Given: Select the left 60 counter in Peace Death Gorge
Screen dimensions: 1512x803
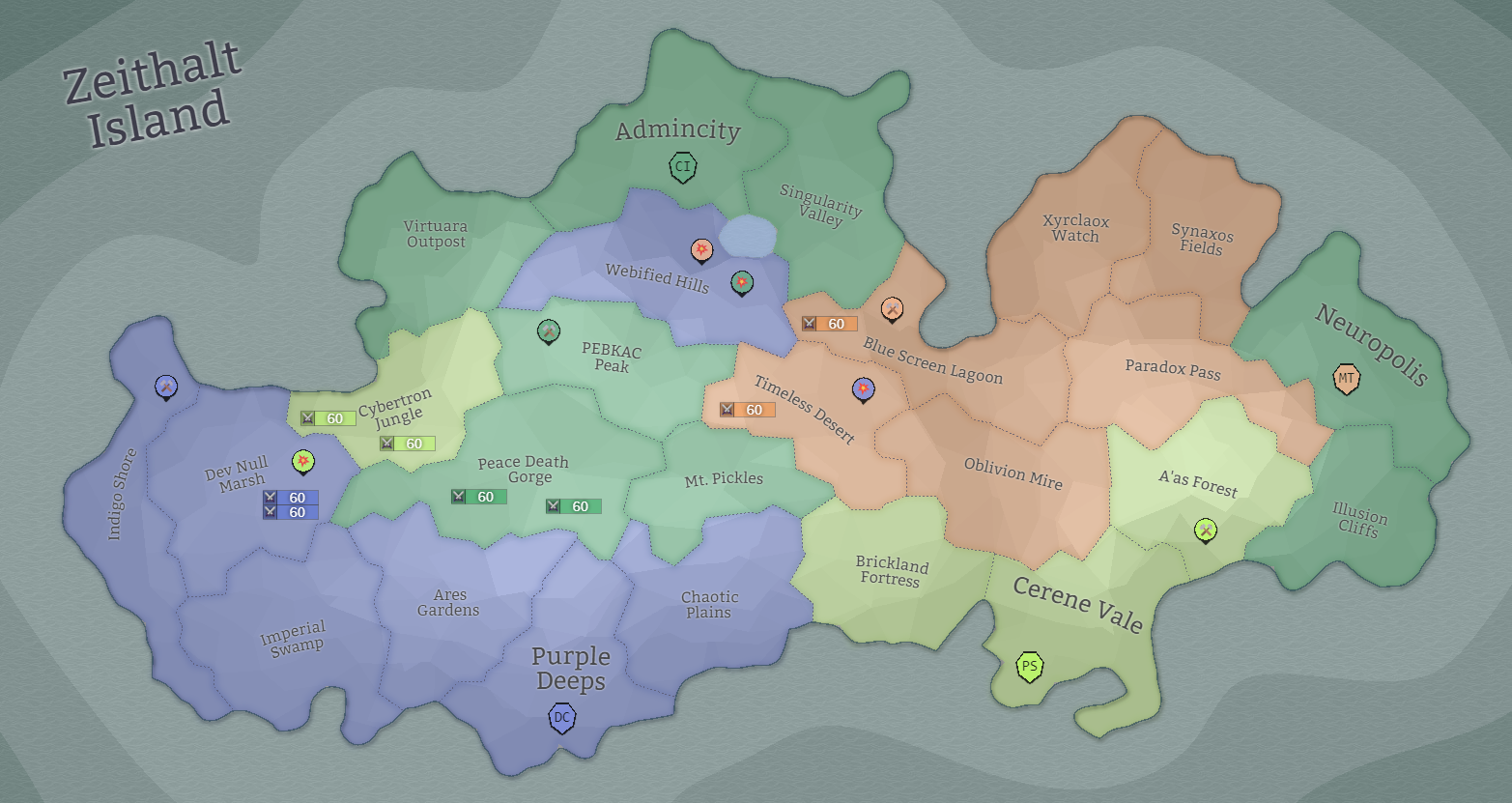Looking at the screenshot, I should click(480, 496).
